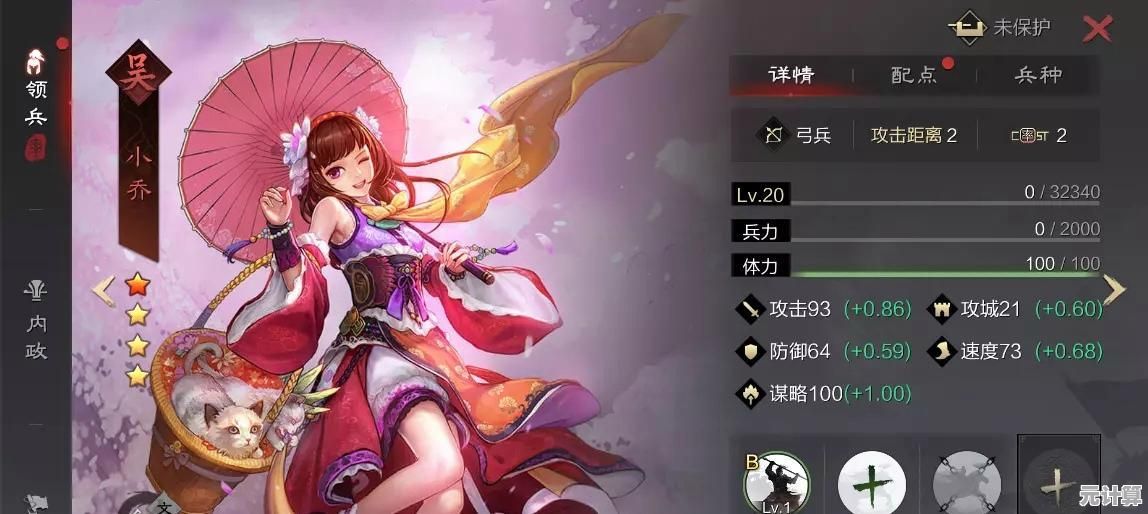Switch to the 详情 details tab
The height and width of the screenshot is (514, 1148).
(x=791, y=75)
